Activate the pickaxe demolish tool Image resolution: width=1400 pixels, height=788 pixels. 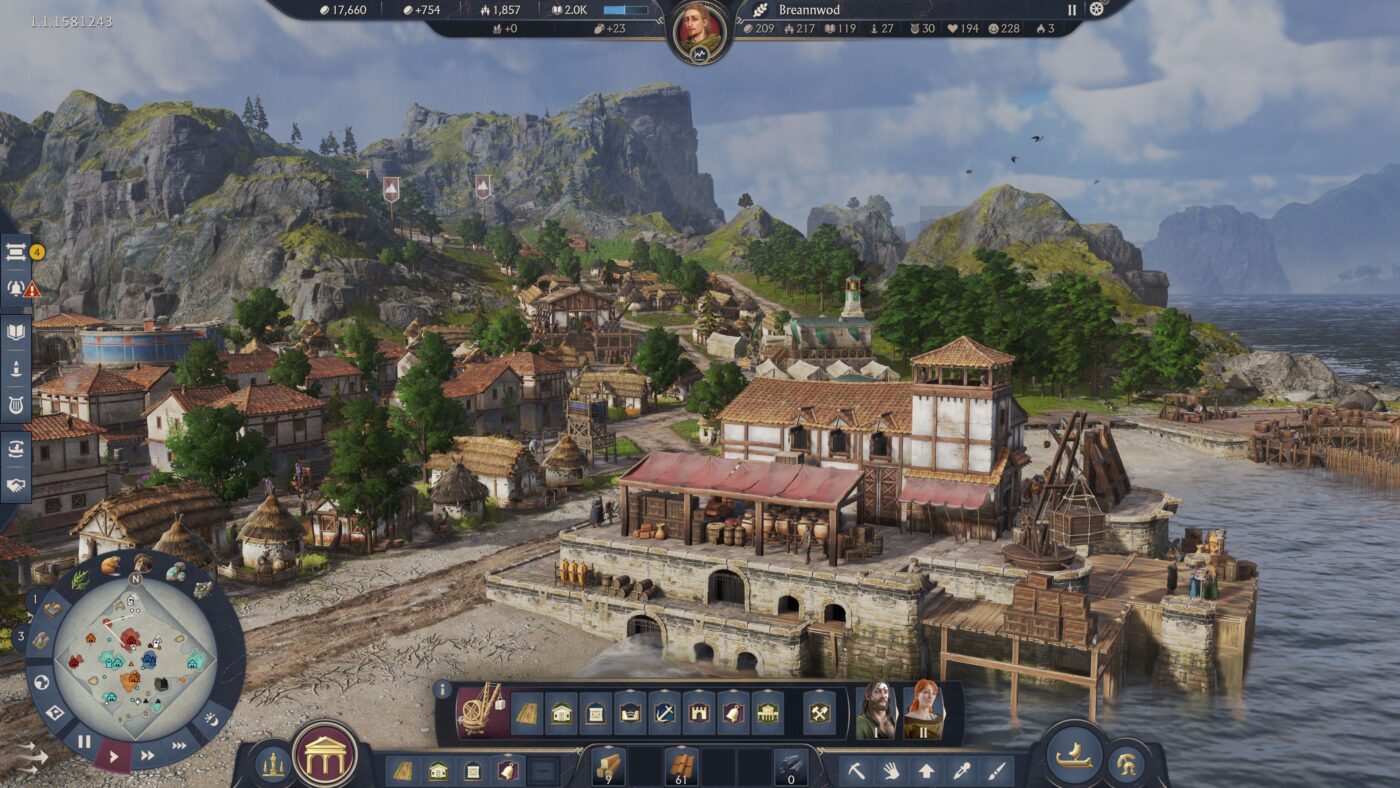click(x=857, y=771)
